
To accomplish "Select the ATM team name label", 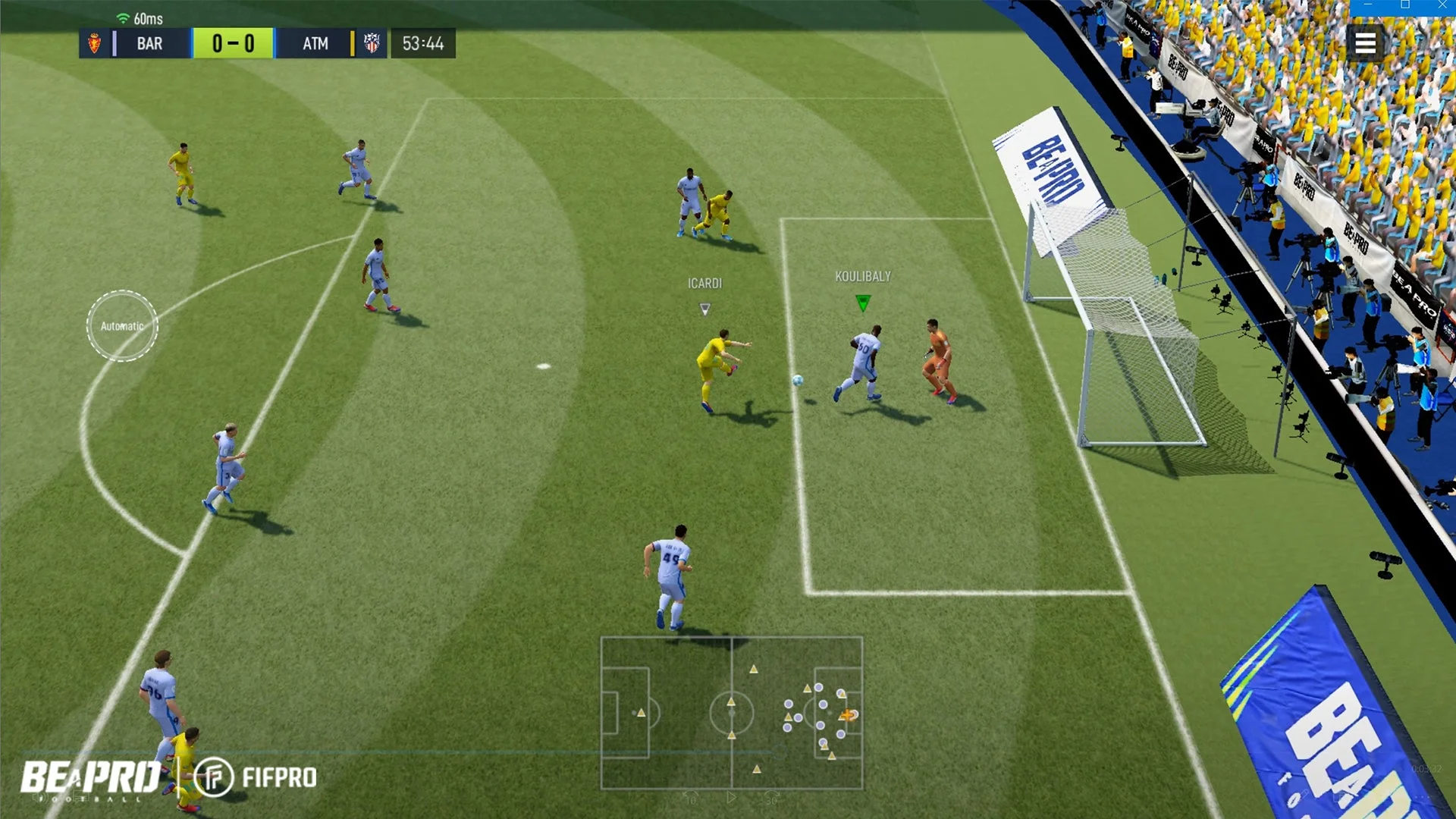I will (x=315, y=43).
